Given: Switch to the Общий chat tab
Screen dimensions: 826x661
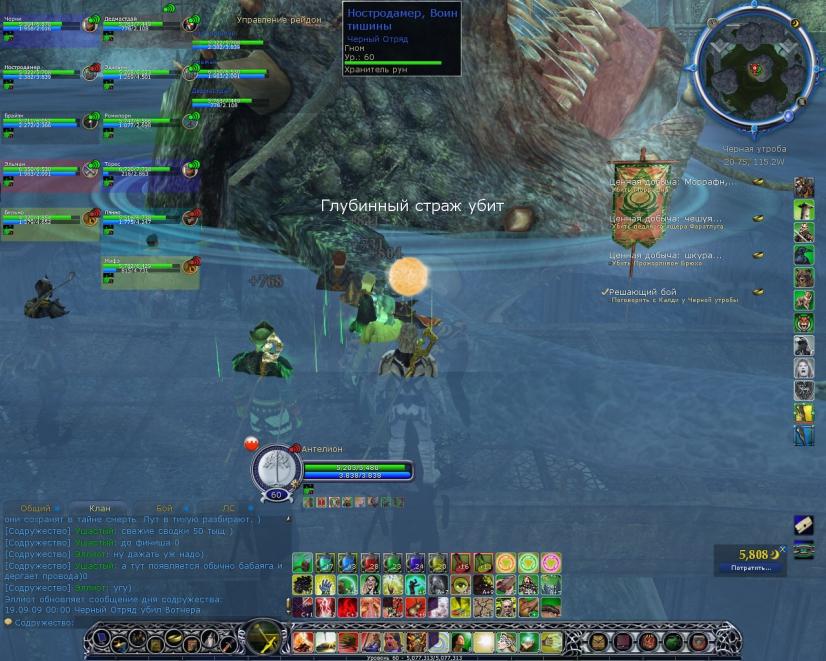Looking at the screenshot, I should point(36,509).
